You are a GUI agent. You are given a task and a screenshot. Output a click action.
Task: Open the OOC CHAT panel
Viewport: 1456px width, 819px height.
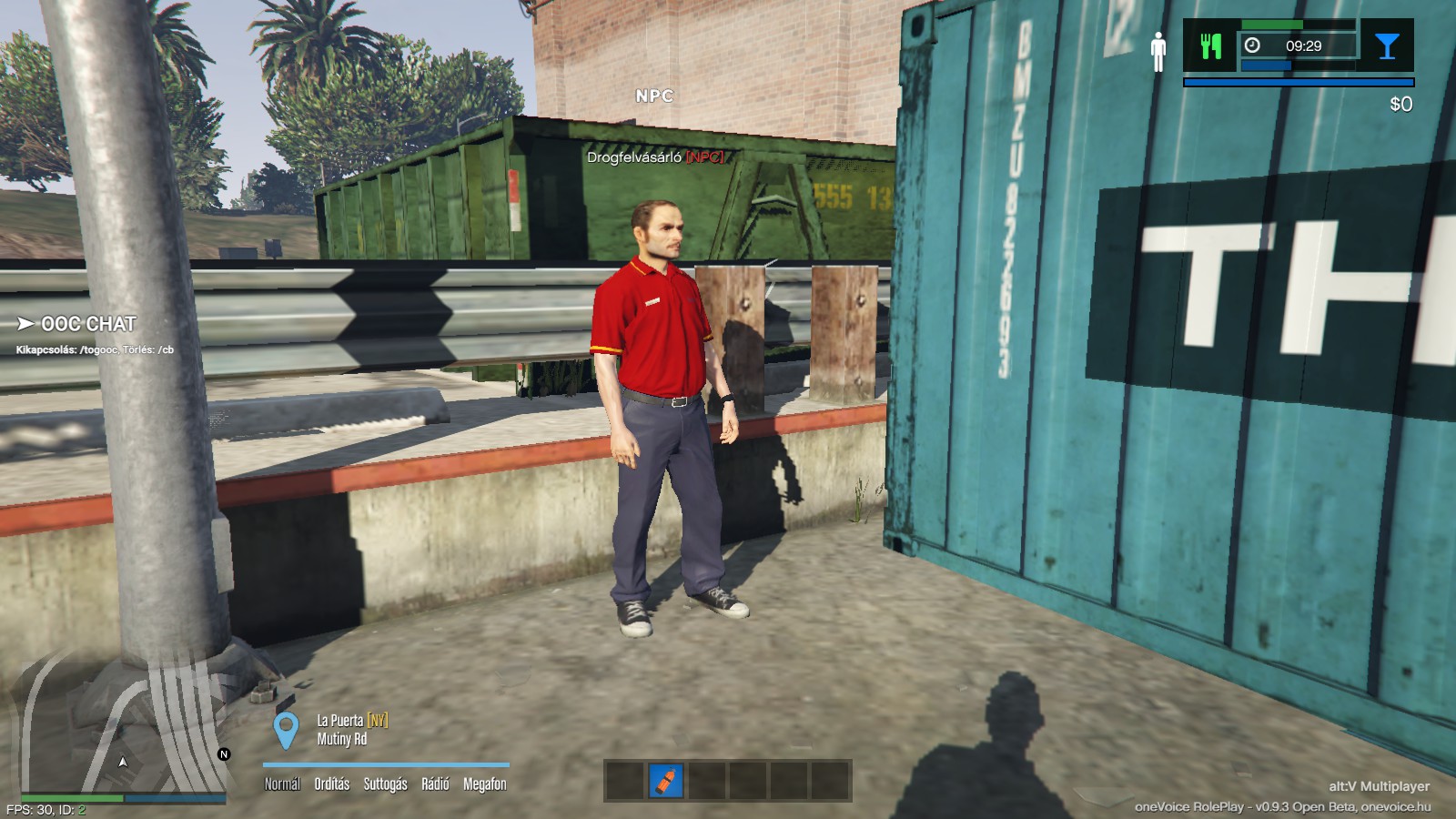point(88,324)
